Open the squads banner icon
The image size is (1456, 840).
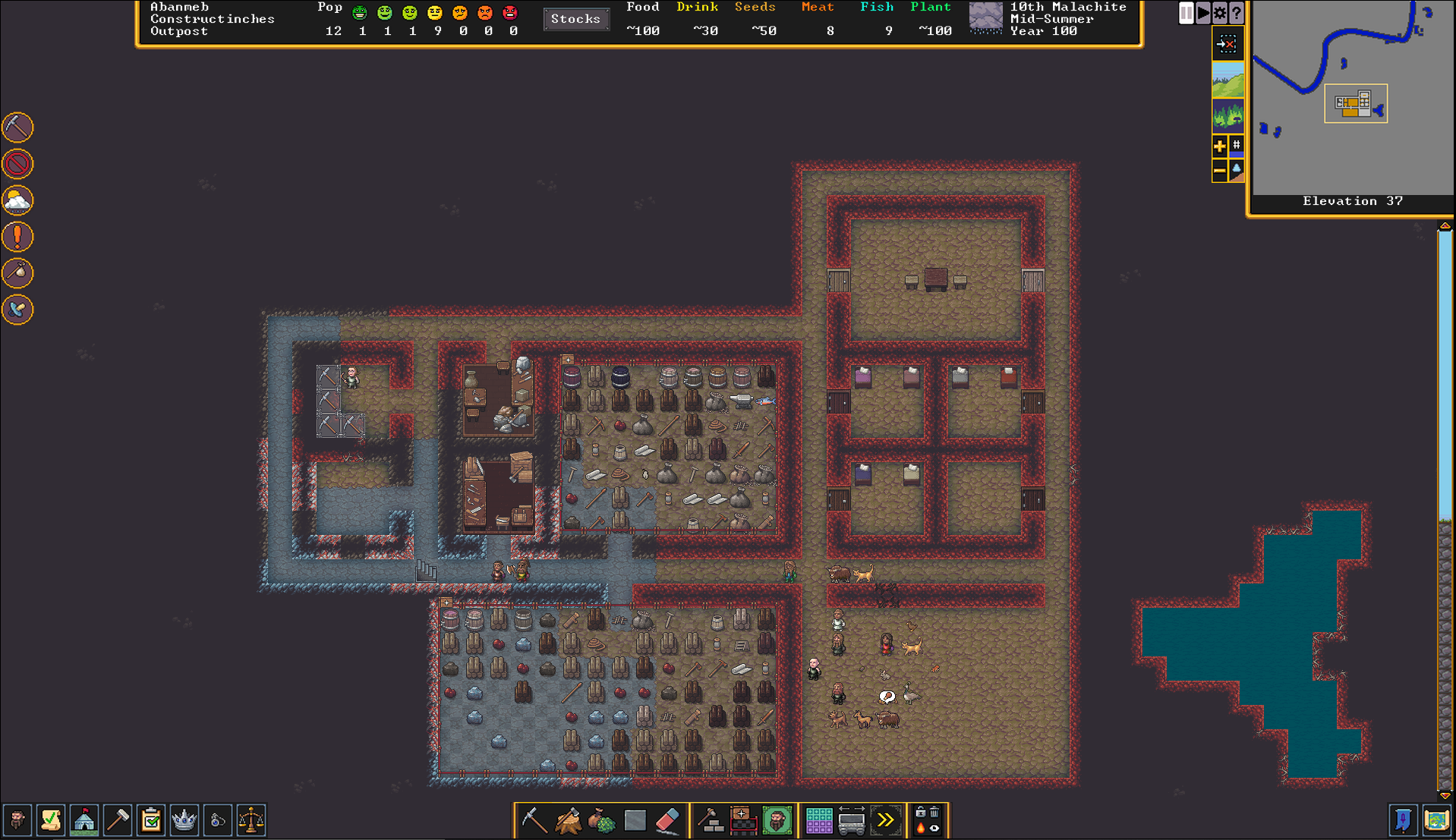1403,820
